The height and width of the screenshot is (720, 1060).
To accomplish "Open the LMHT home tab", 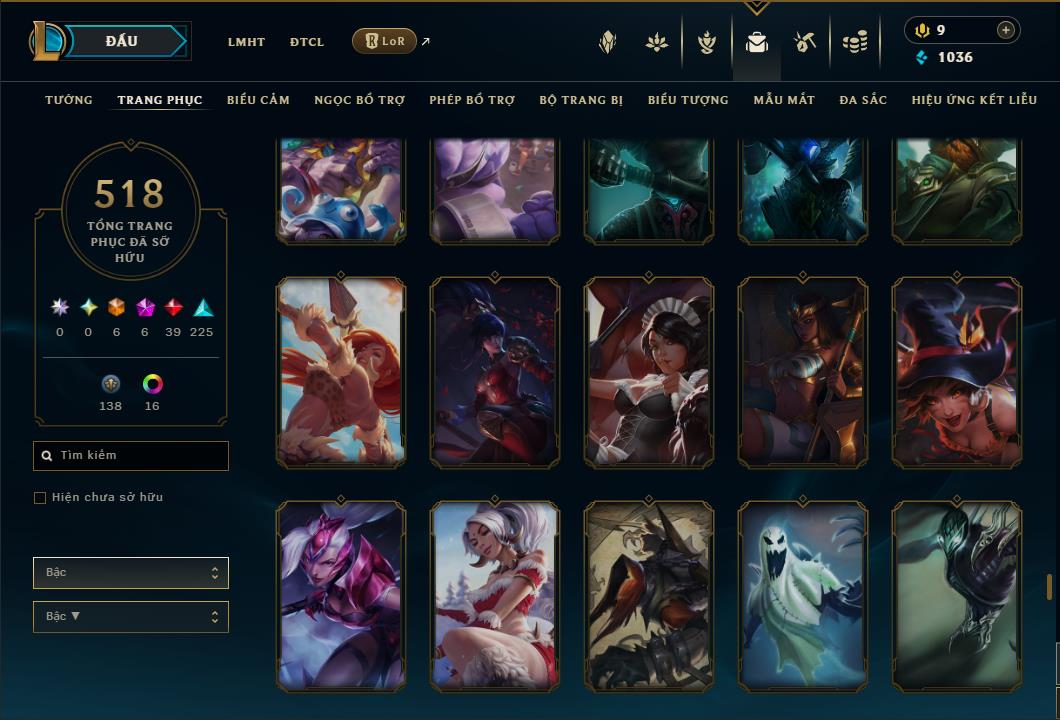I will click(x=246, y=42).
